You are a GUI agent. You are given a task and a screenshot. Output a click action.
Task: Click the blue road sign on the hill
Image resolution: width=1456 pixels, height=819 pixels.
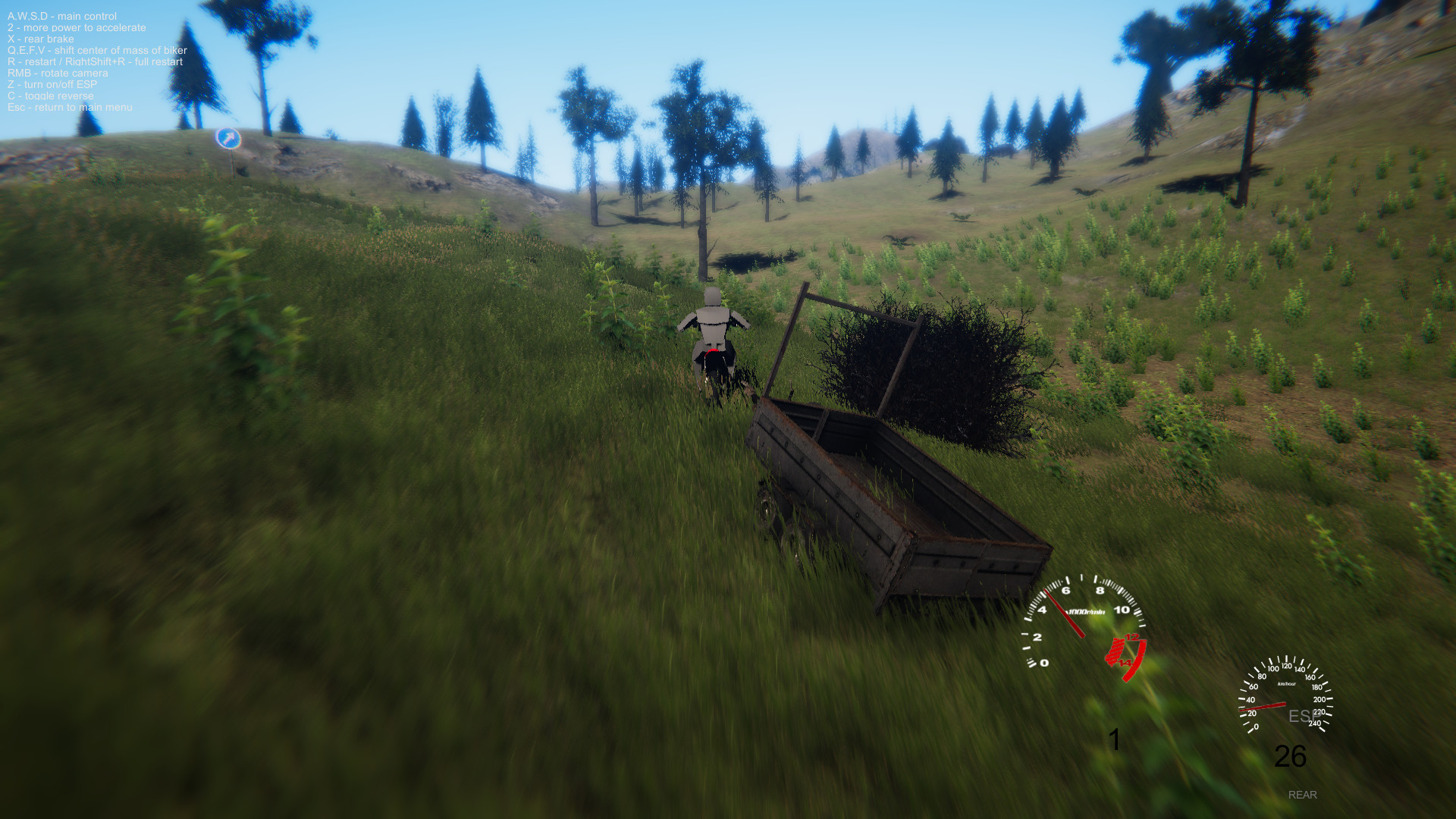227,137
